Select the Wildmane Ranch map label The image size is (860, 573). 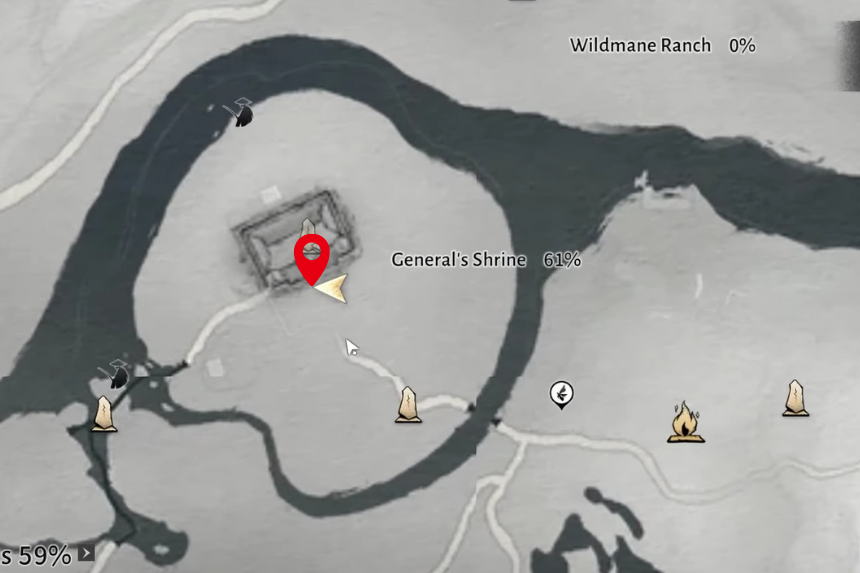pyautogui.click(x=640, y=45)
